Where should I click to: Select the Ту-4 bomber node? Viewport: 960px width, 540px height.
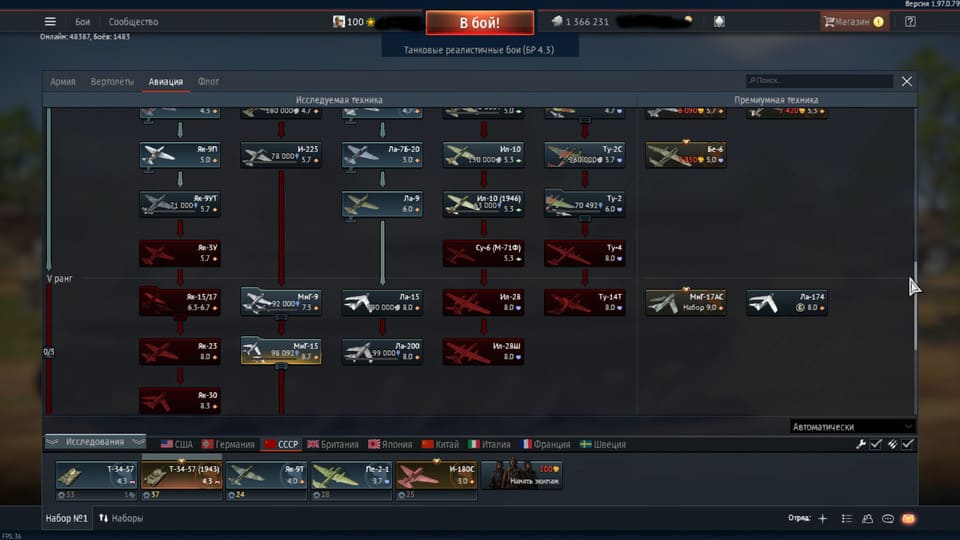(584, 253)
